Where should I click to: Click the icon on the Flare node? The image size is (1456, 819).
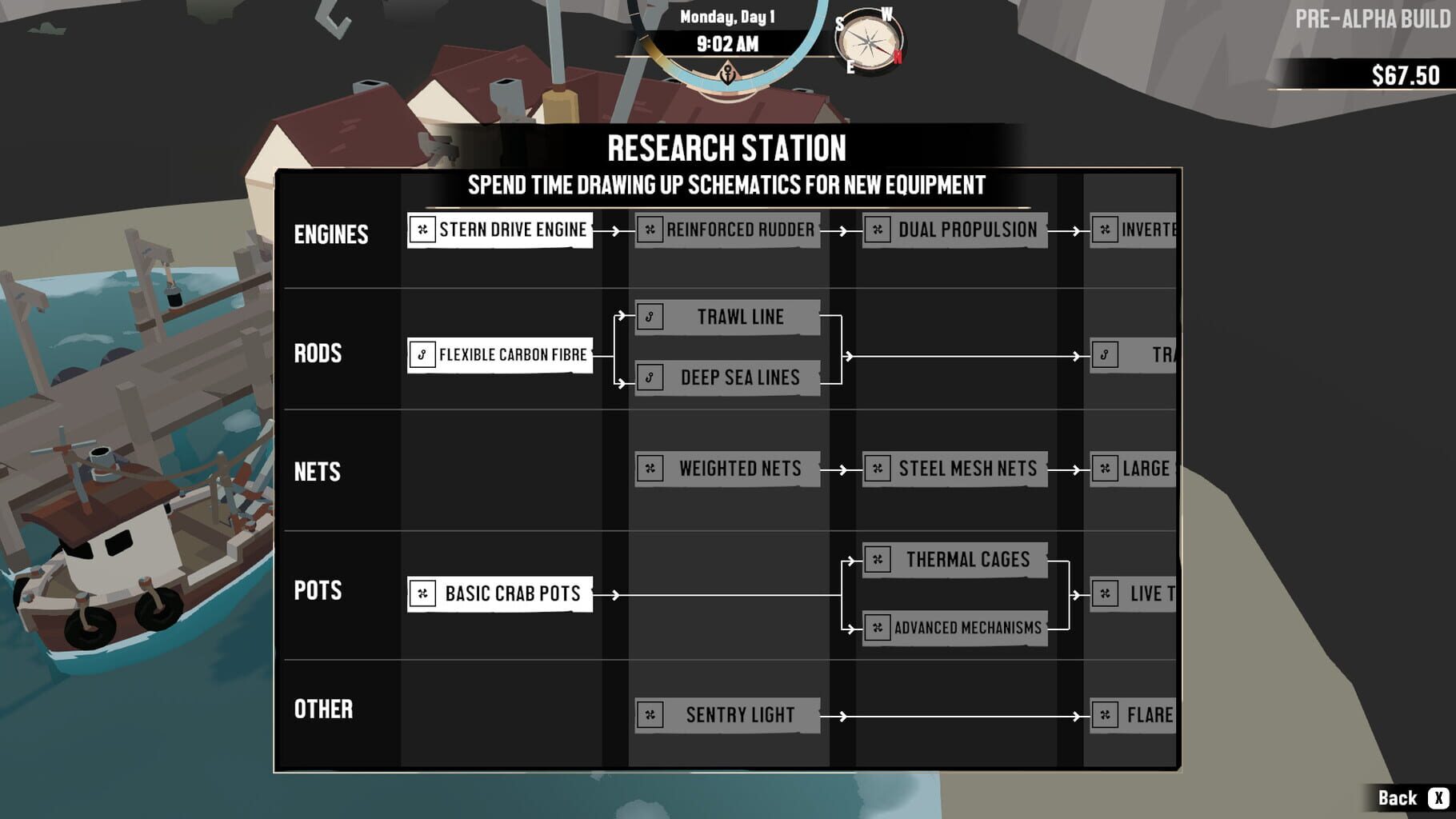tap(1106, 716)
